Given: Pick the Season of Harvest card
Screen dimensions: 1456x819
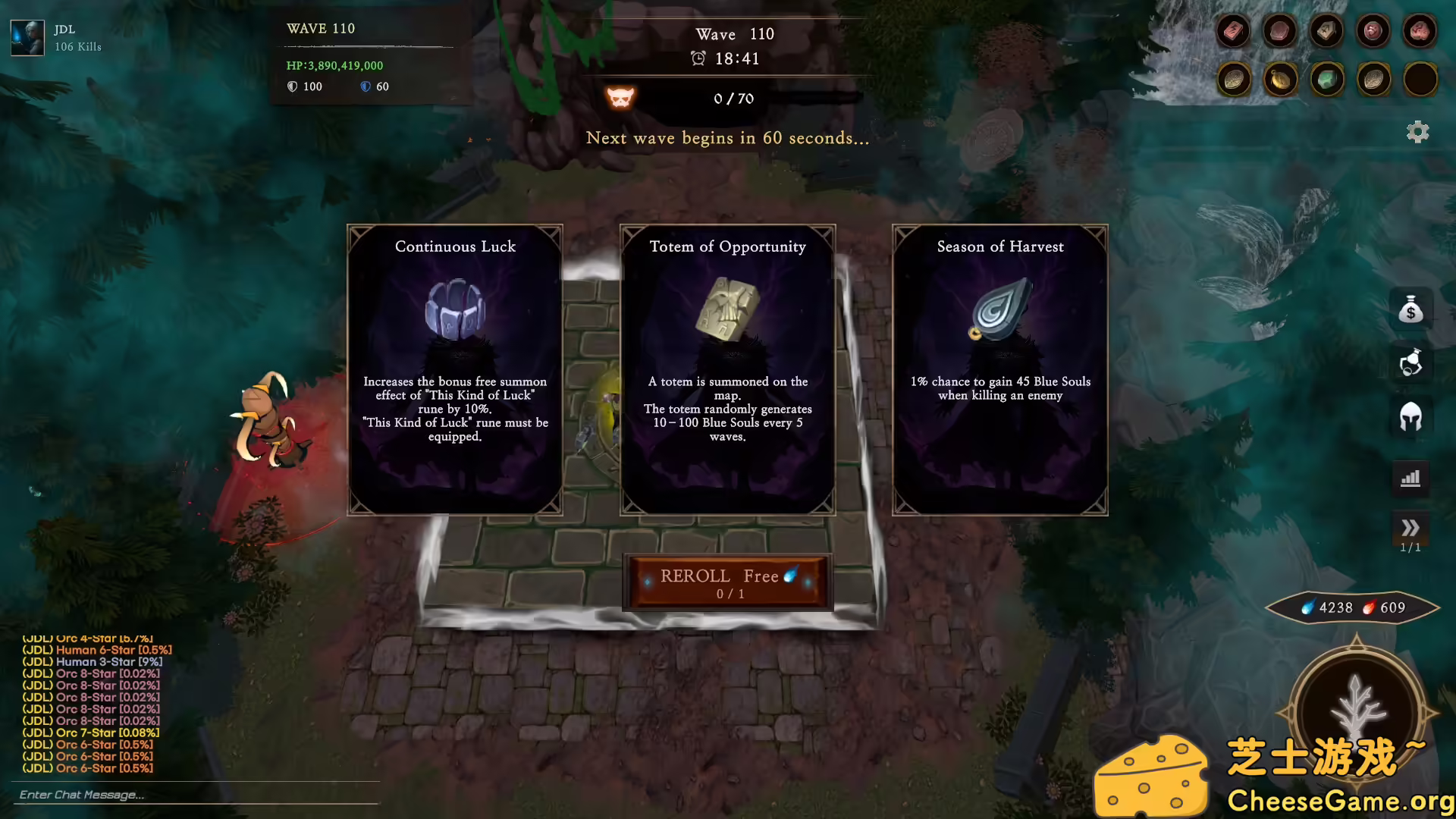Looking at the screenshot, I should 1000,369.
